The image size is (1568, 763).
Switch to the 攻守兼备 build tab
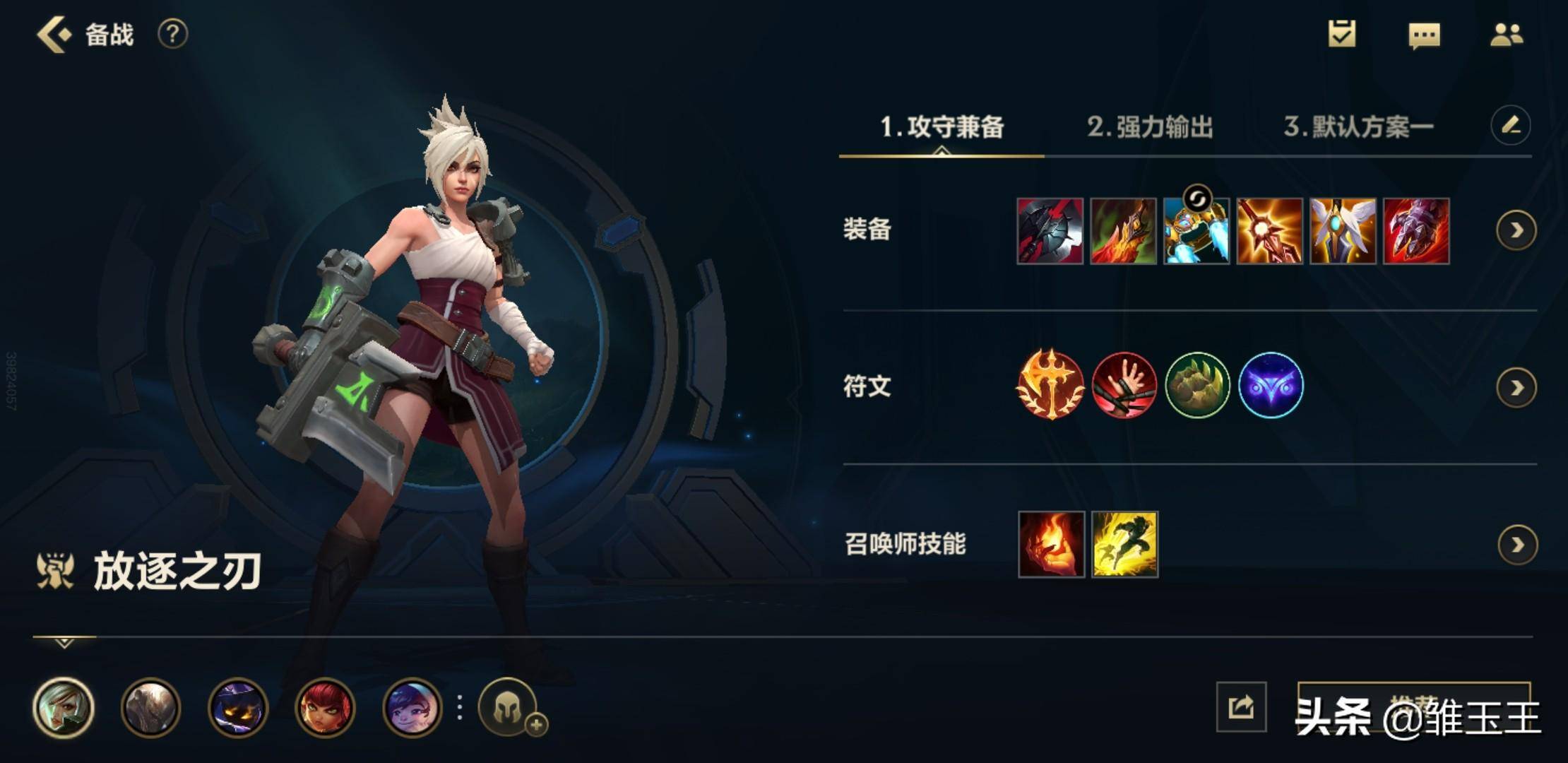pyautogui.click(x=942, y=127)
